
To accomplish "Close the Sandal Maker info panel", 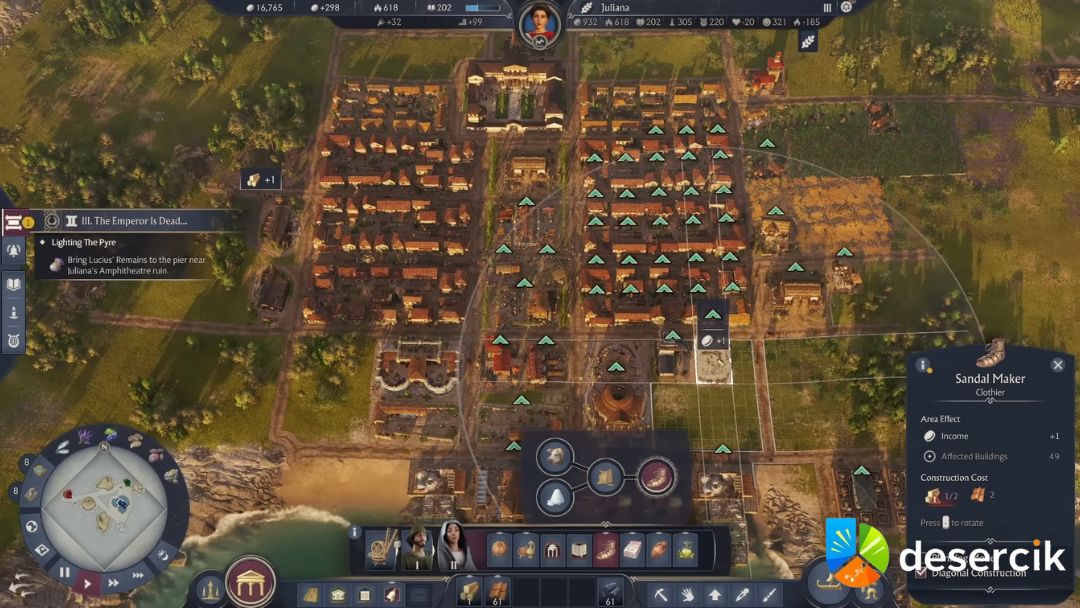I will pyautogui.click(x=1058, y=365).
